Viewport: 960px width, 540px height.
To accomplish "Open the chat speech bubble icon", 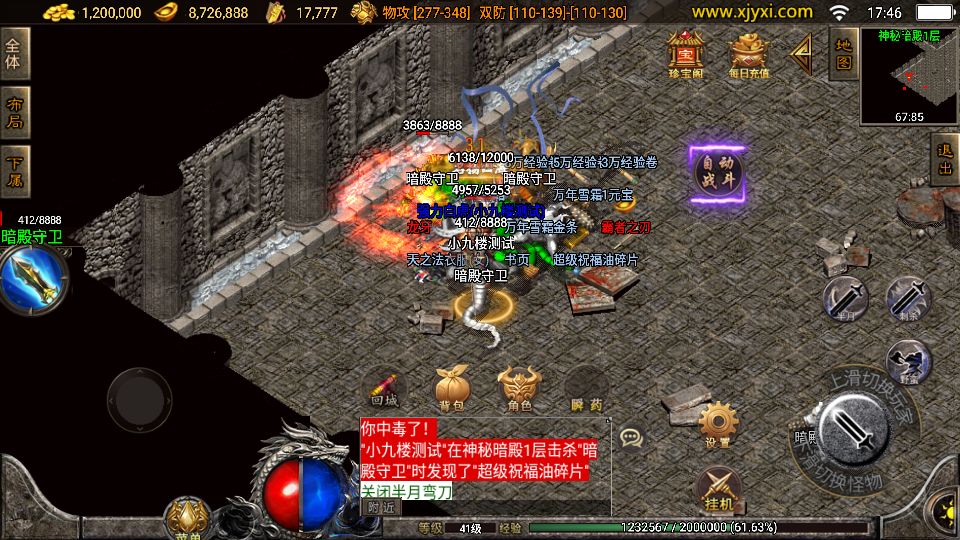I will pyautogui.click(x=631, y=437).
